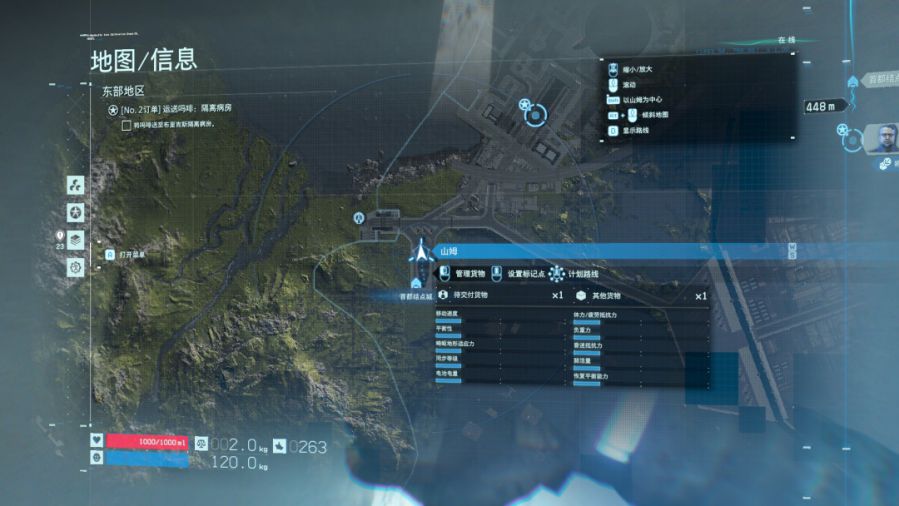Click the gear icon in left sidebar
Viewport: 899px width, 506px height.
[x=75, y=267]
